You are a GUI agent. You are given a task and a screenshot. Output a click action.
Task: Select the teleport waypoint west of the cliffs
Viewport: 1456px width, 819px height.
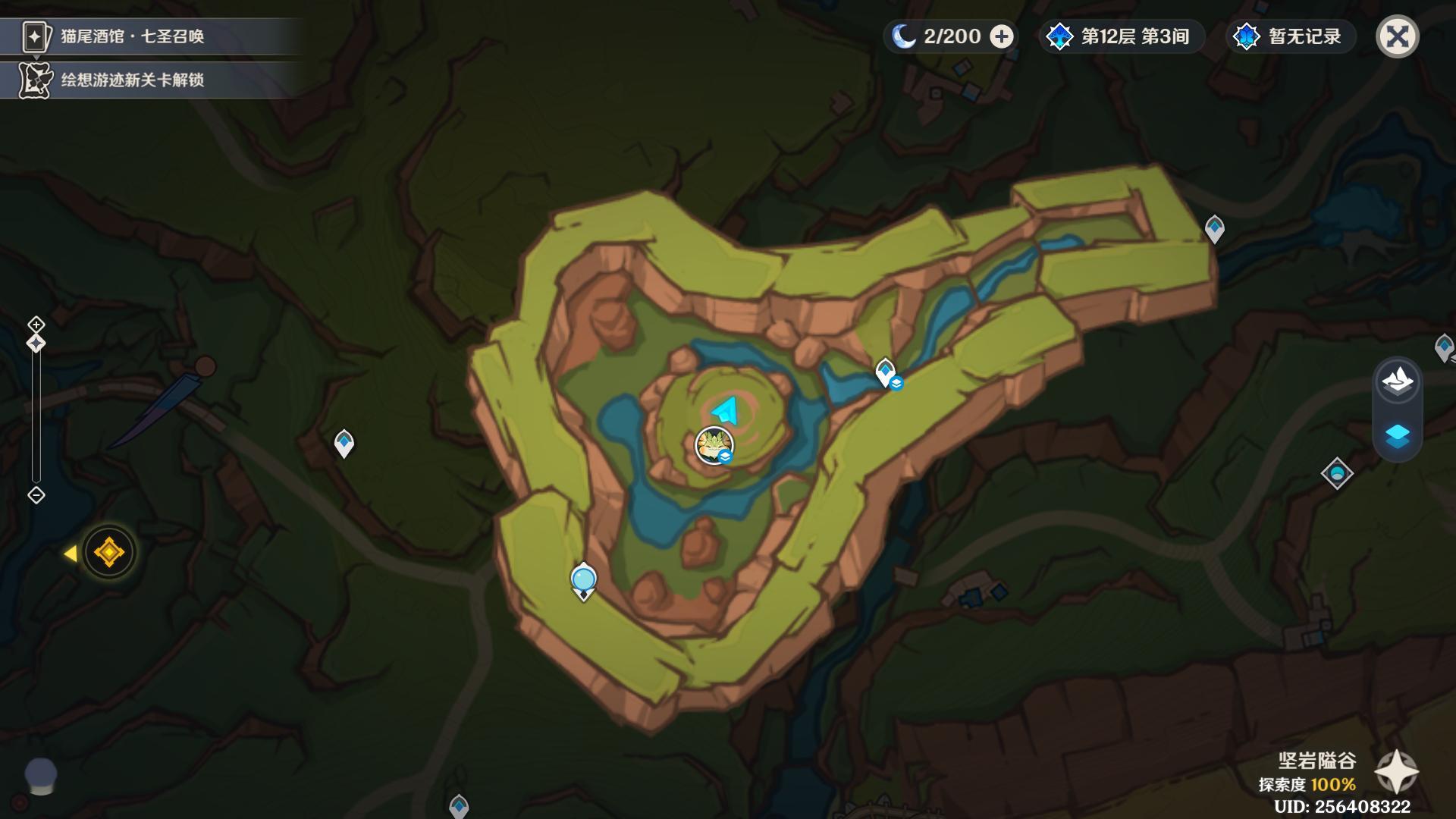(x=344, y=443)
